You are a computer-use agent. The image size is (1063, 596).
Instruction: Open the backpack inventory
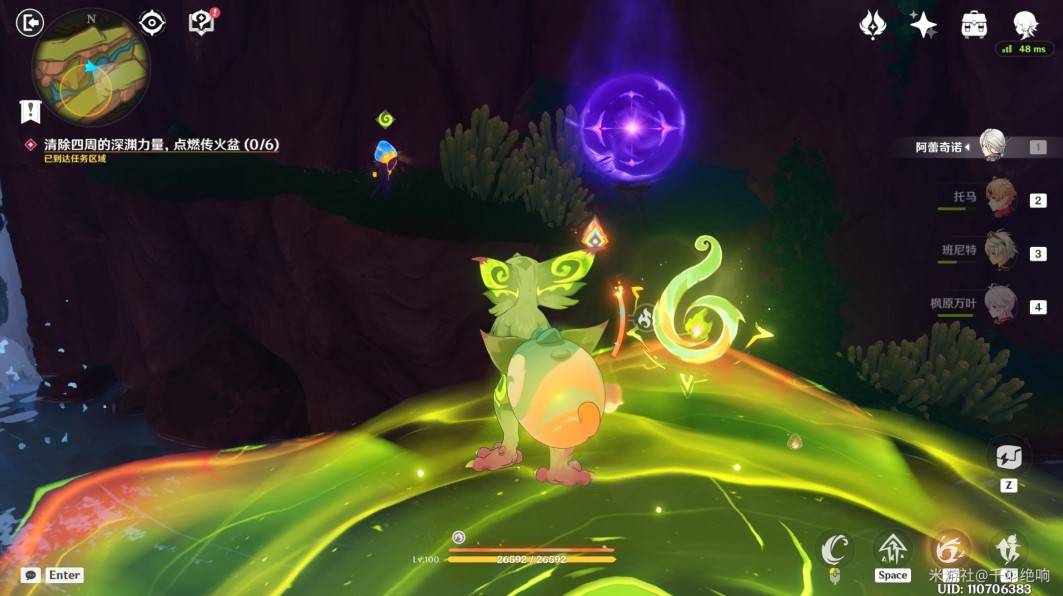tap(974, 24)
